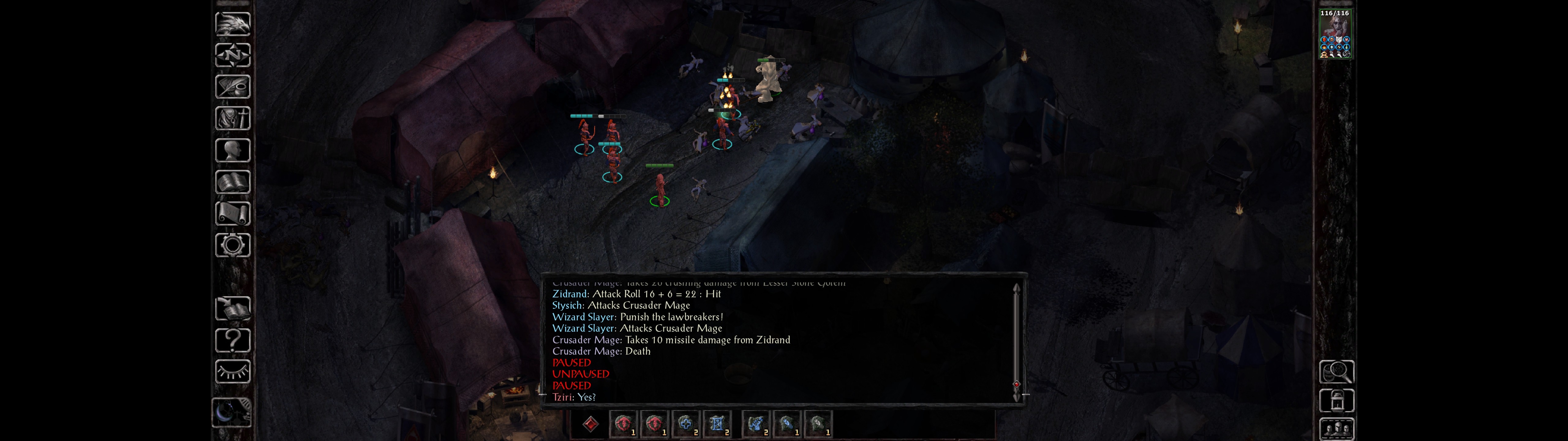
Task: Show the character record (head silhouette icon)
Action: click(232, 150)
